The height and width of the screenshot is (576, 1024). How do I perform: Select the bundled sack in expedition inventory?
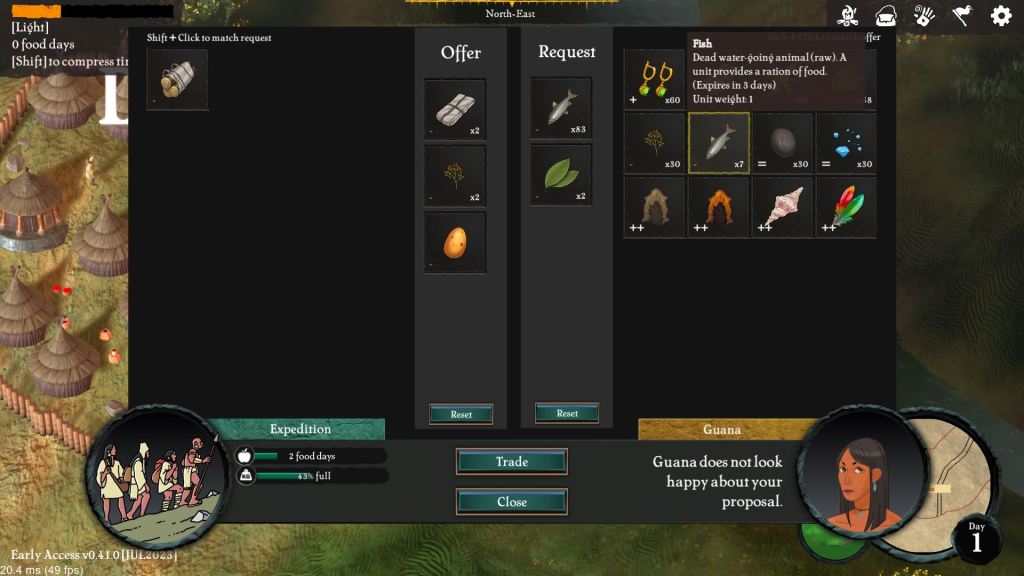point(177,79)
